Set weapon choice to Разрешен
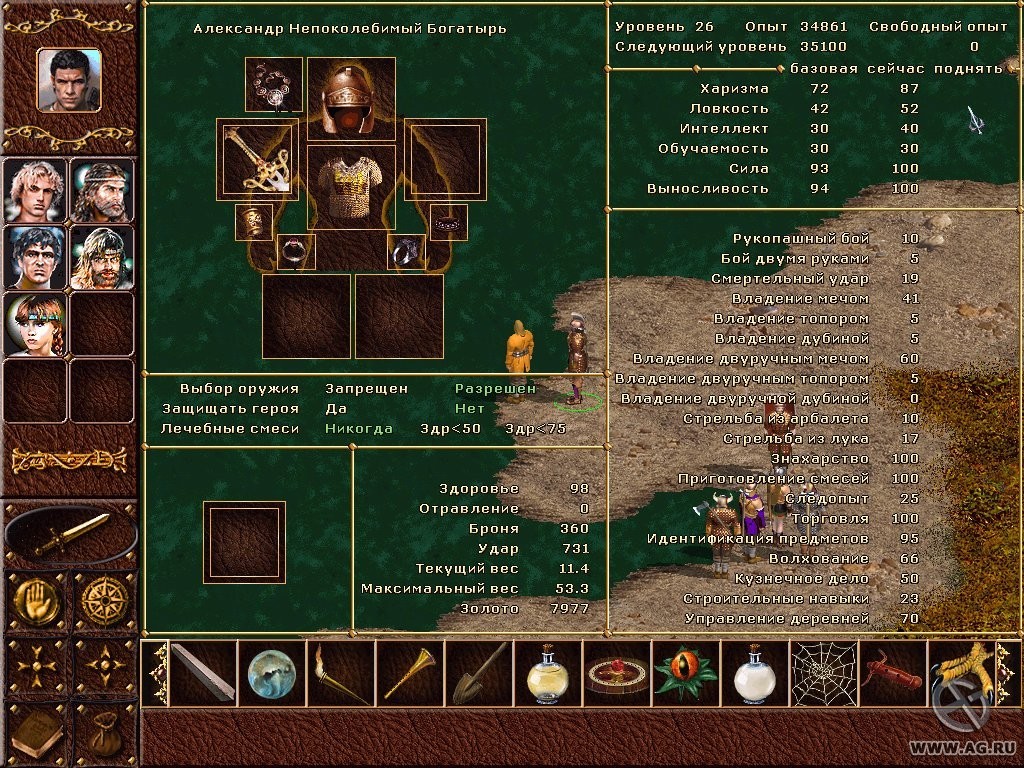 tap(495, 388)
